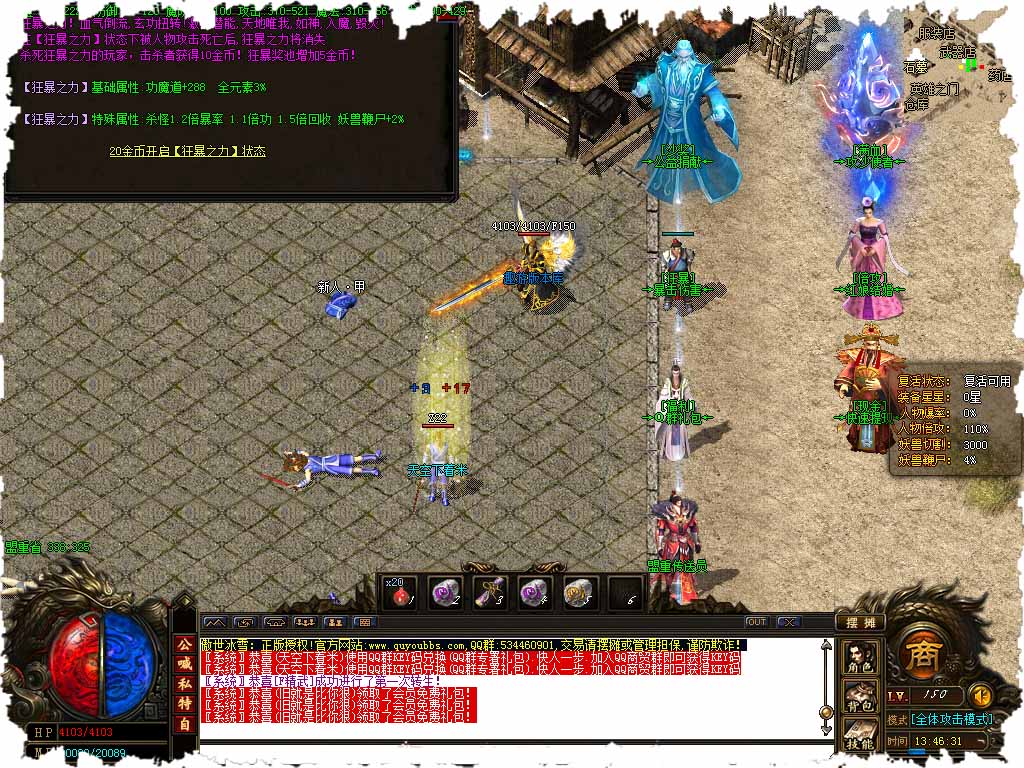Open the 摆摊 stall button
The height and width of the screenshot is (768, 1024).
coord(860,621)
